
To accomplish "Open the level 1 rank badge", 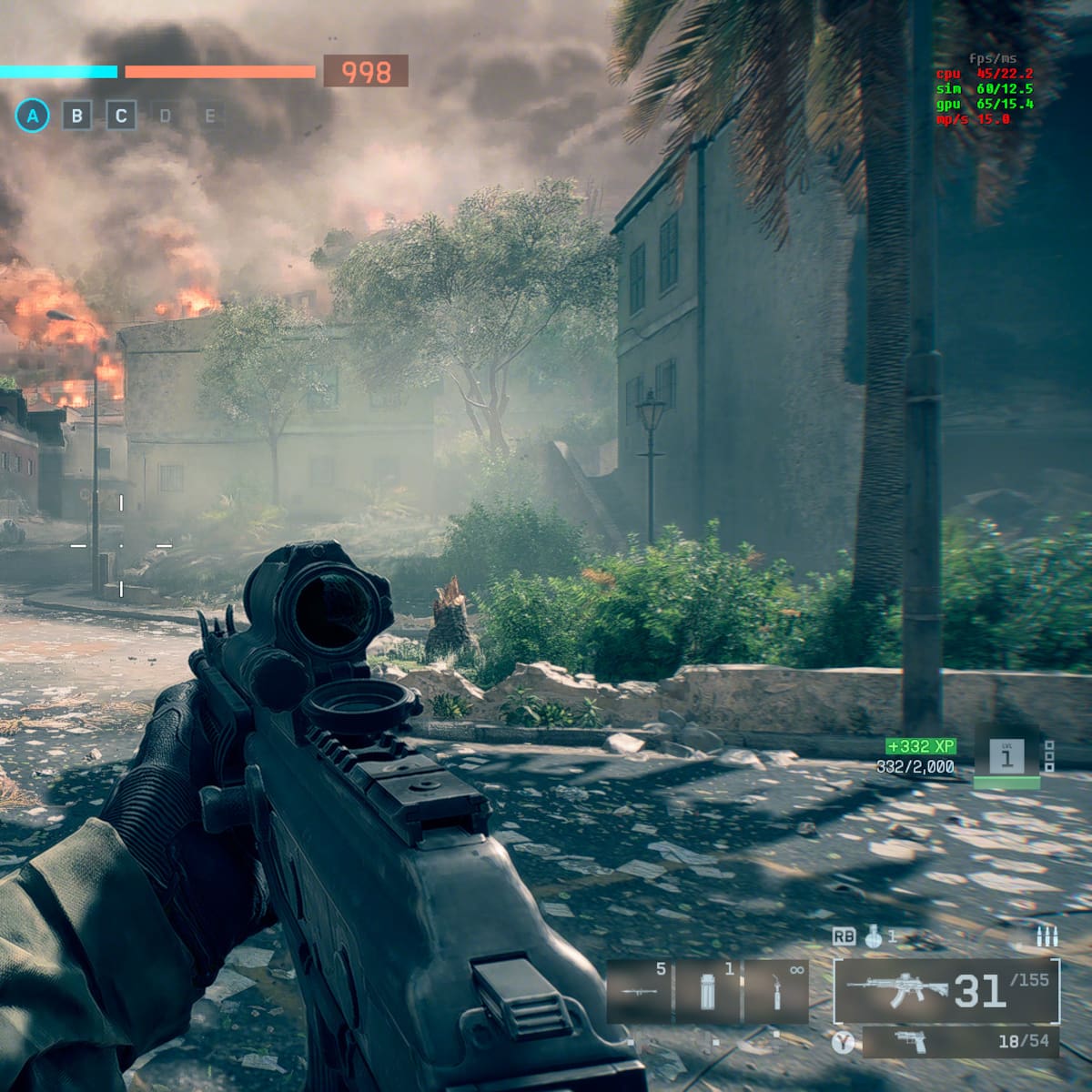I will (x=1006, y=757).
